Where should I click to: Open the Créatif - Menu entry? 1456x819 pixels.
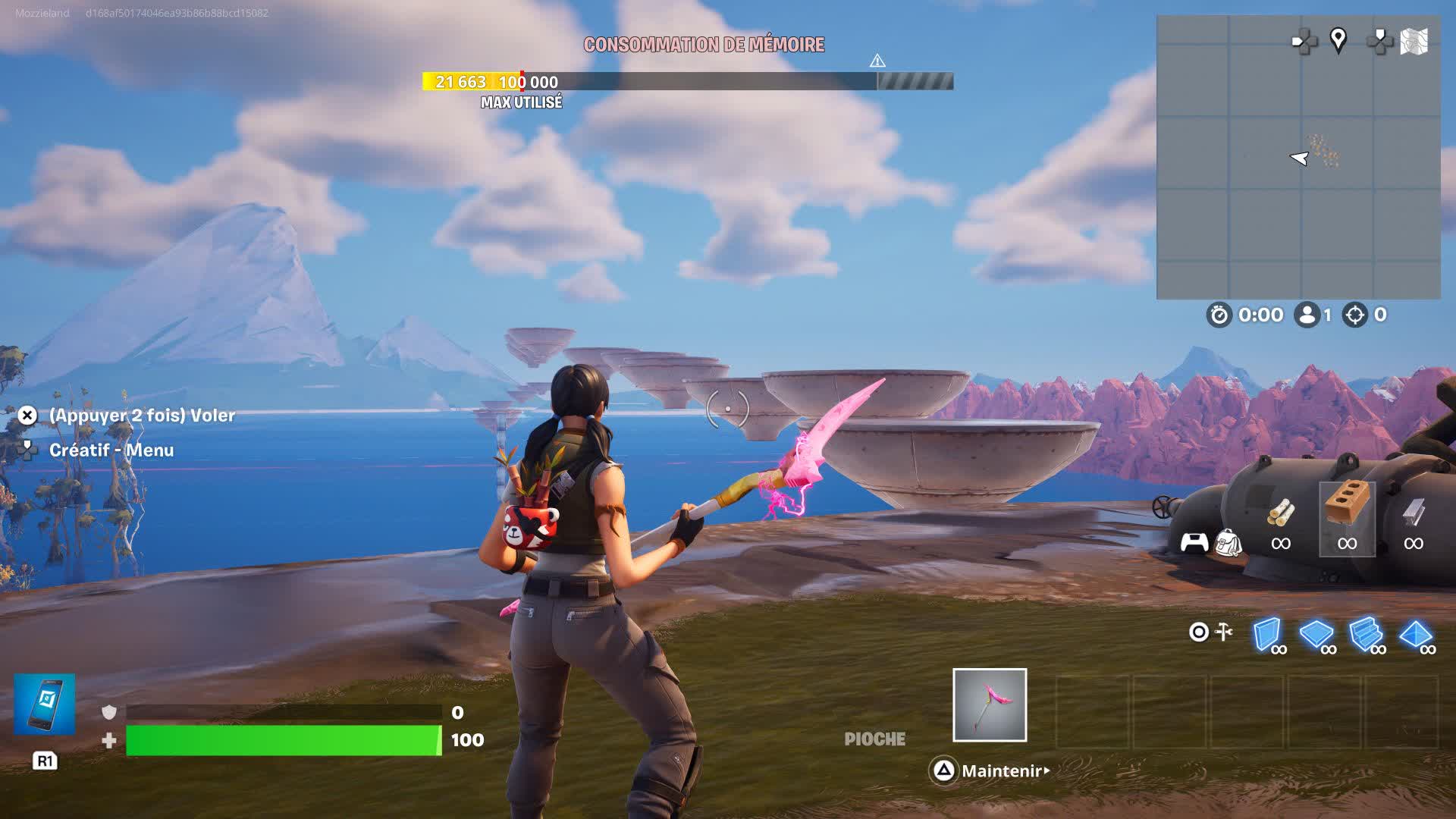(x=111, y=450)
